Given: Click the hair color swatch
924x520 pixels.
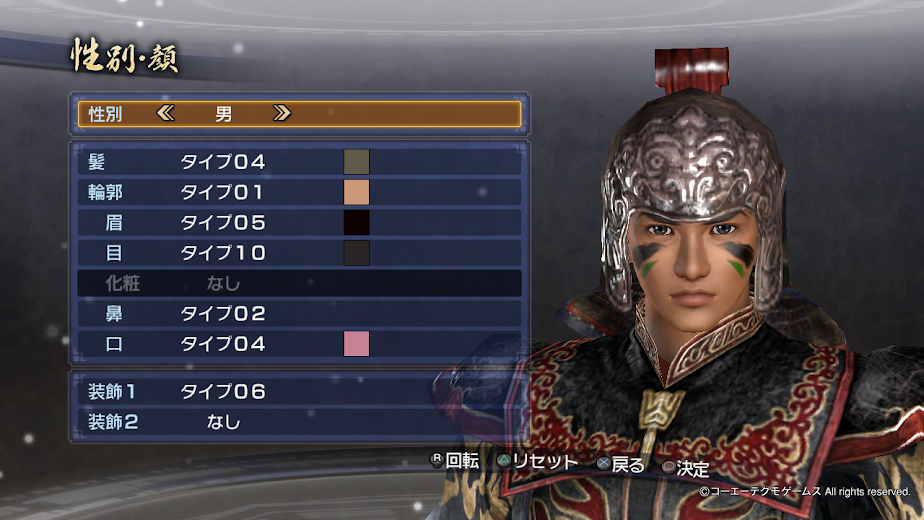Looking at the screenshot, I should (x=357, y=162).
